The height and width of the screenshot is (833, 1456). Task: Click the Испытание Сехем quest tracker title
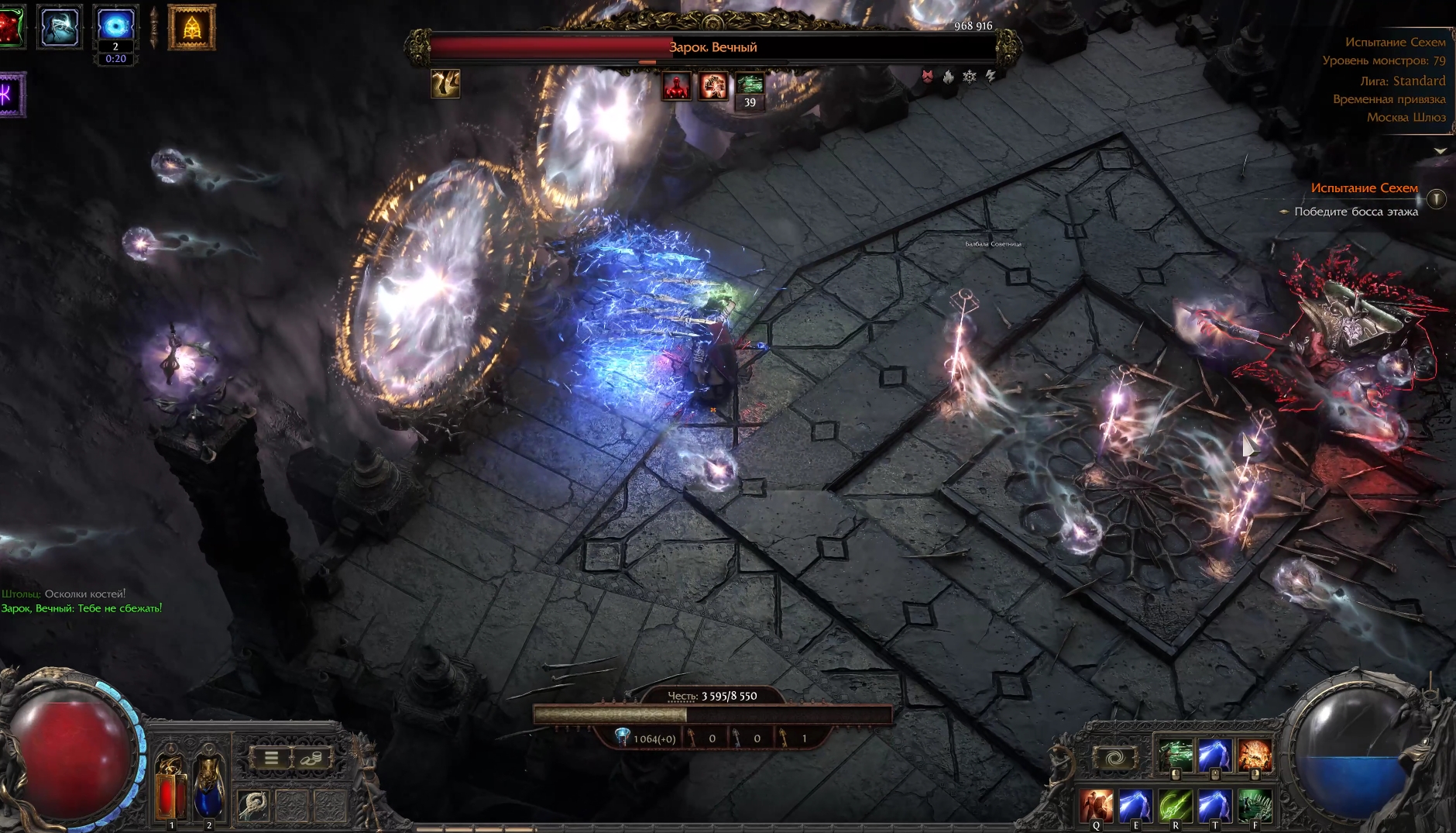pos(1364,188)
